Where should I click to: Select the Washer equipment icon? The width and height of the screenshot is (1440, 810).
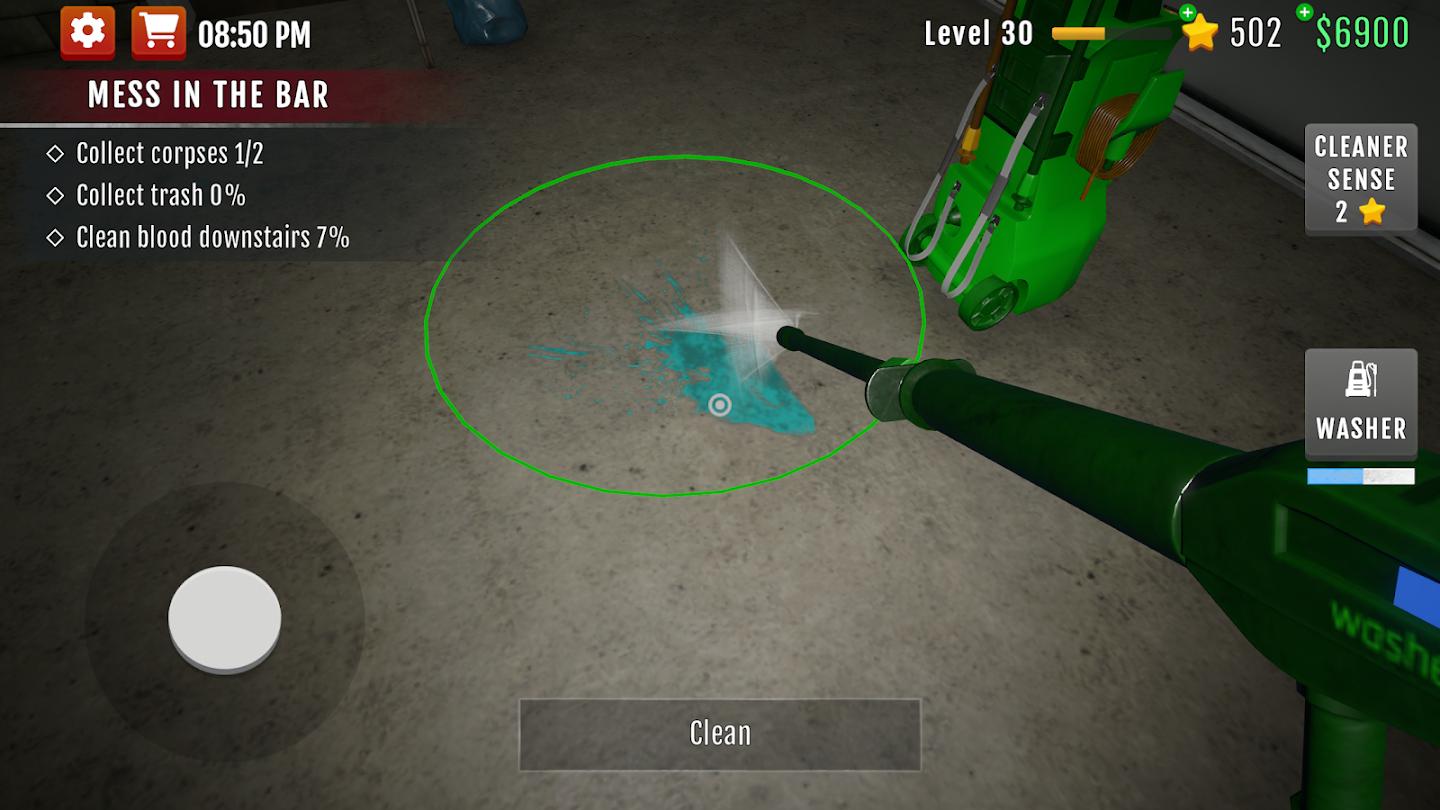pyautogui.click(x=1360, y=405)
